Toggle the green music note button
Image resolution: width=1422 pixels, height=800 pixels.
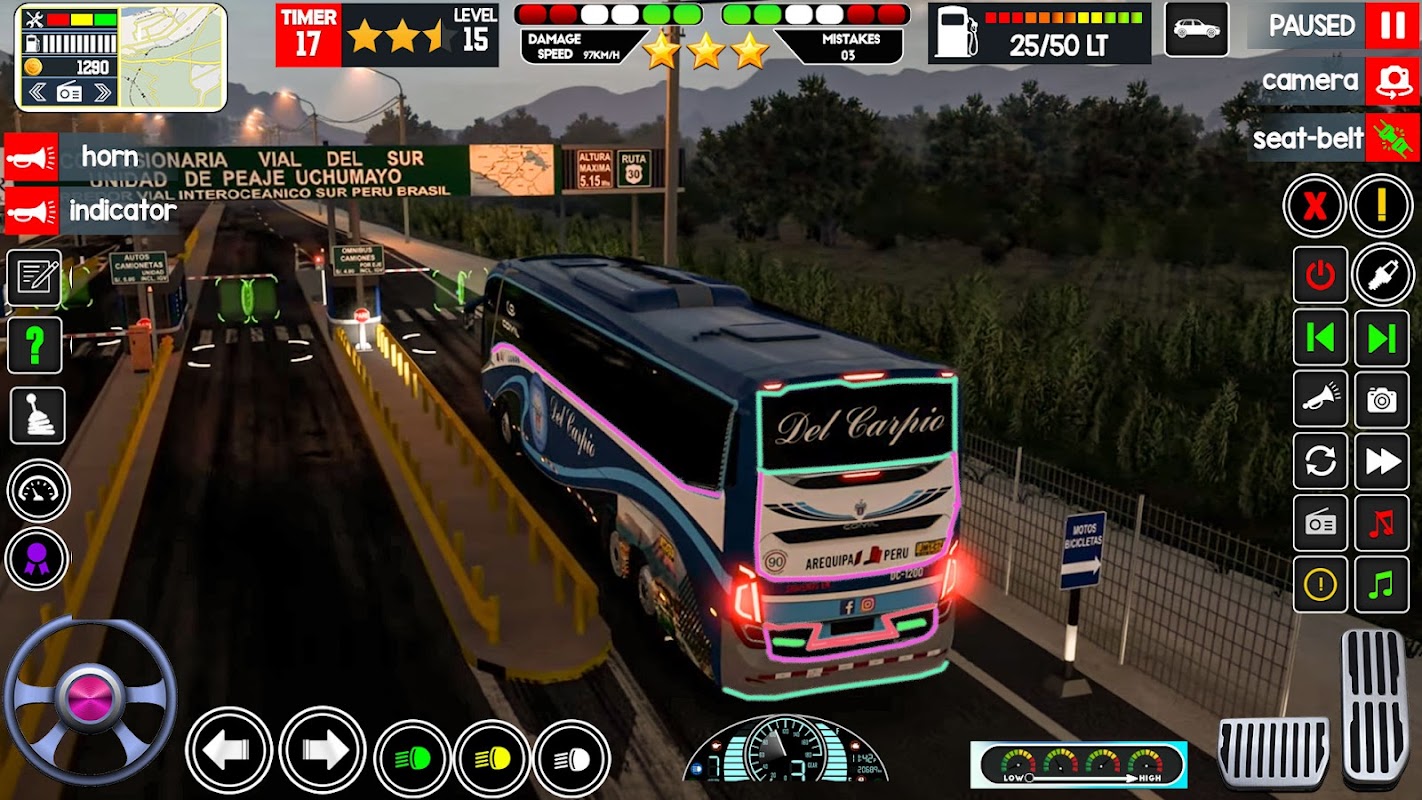[1381, 585]
